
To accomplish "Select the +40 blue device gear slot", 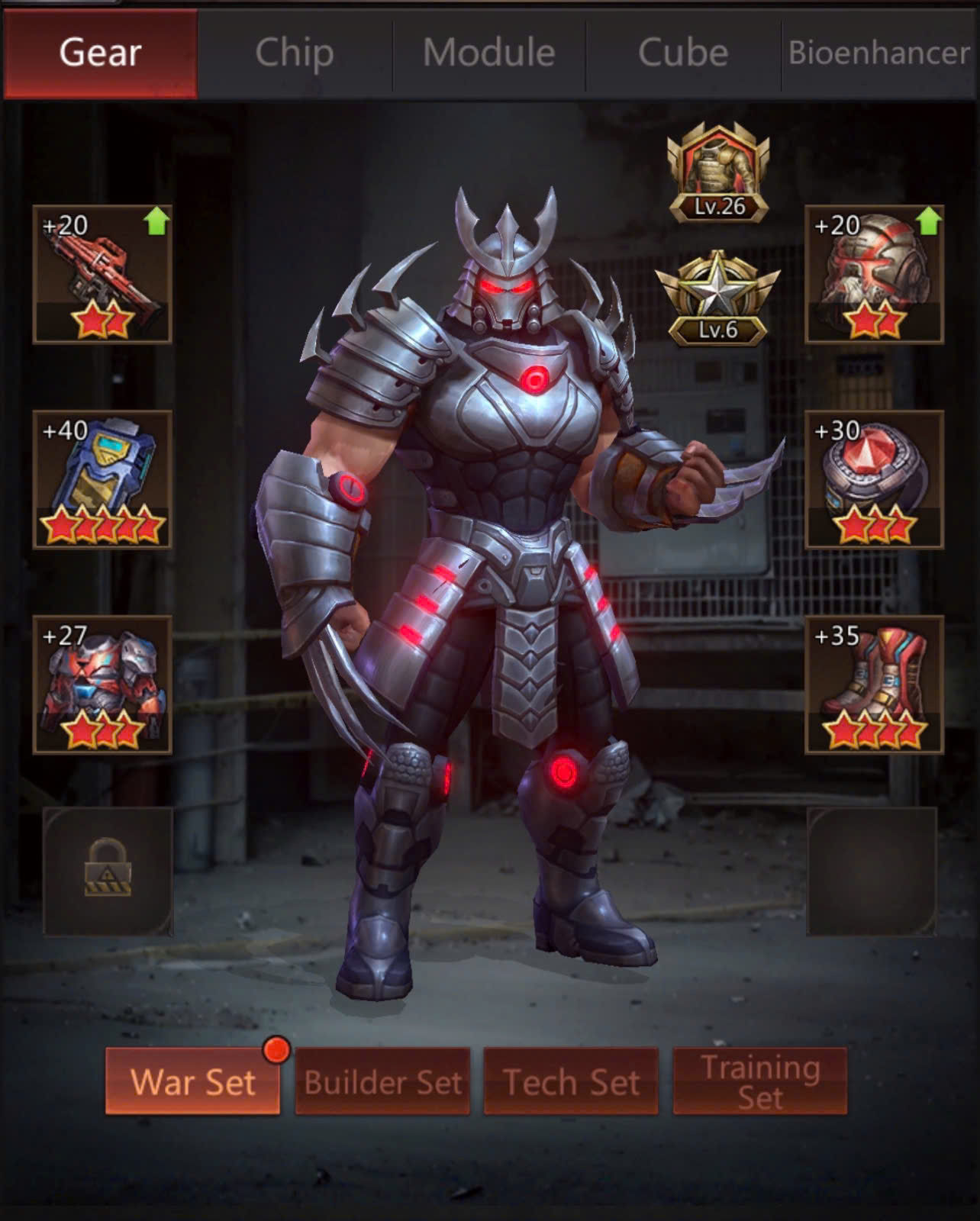I will pyautogui.click(x=102, y=479).
